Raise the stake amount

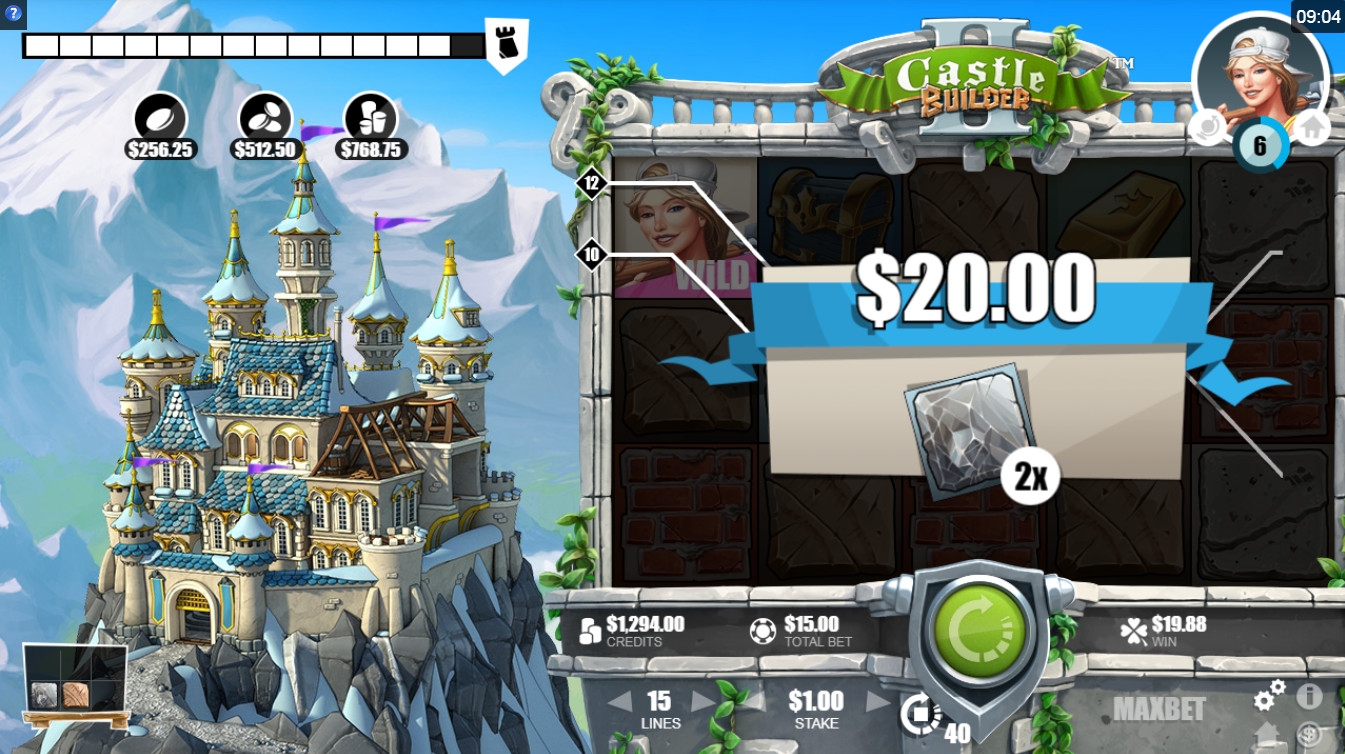pos(877,701)
